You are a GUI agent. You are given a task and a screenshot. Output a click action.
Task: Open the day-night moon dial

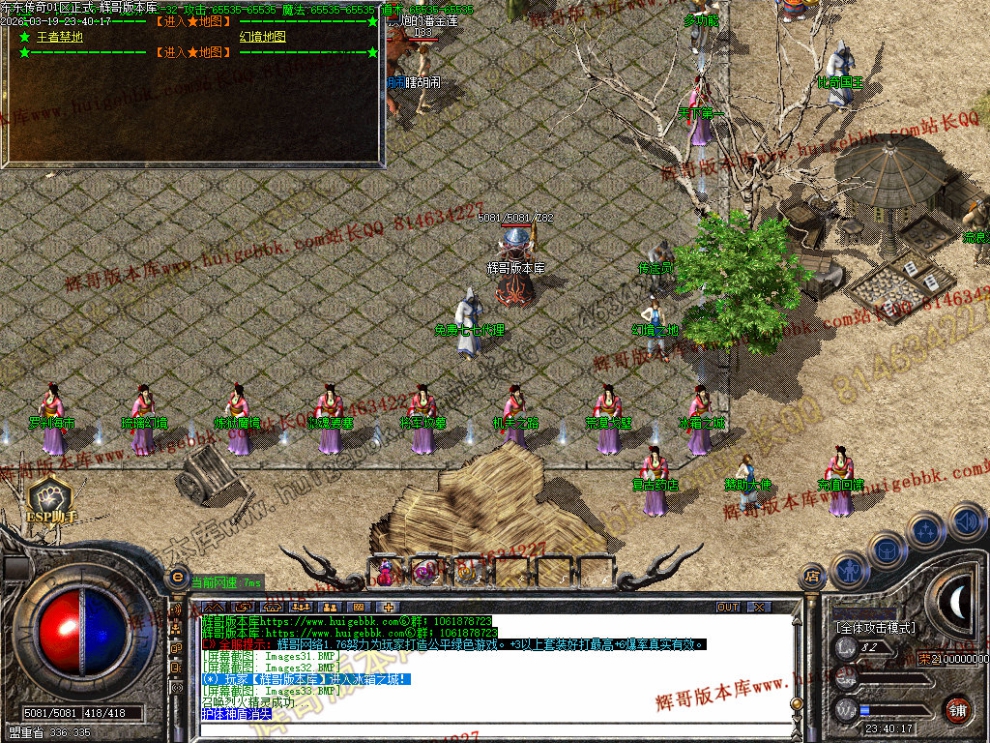(x=955, y=602)
